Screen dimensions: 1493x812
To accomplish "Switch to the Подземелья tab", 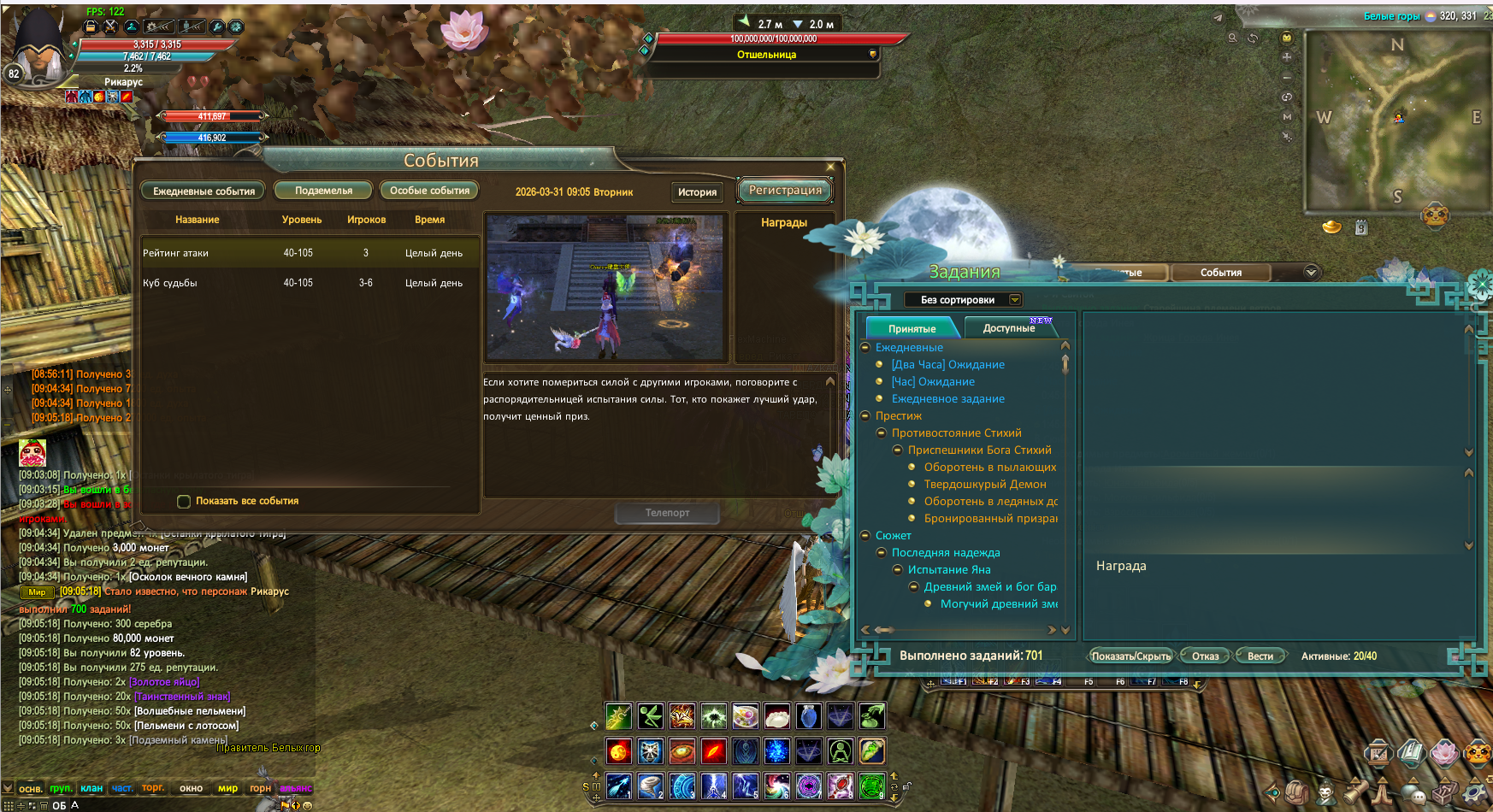I will [x=323, y=191].
